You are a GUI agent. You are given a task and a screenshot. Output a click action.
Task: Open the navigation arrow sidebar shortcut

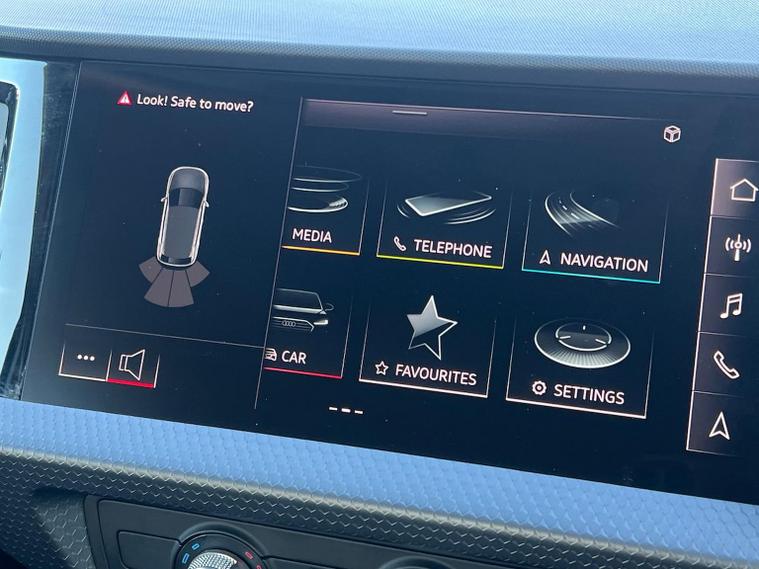click(x=719, y=426)
